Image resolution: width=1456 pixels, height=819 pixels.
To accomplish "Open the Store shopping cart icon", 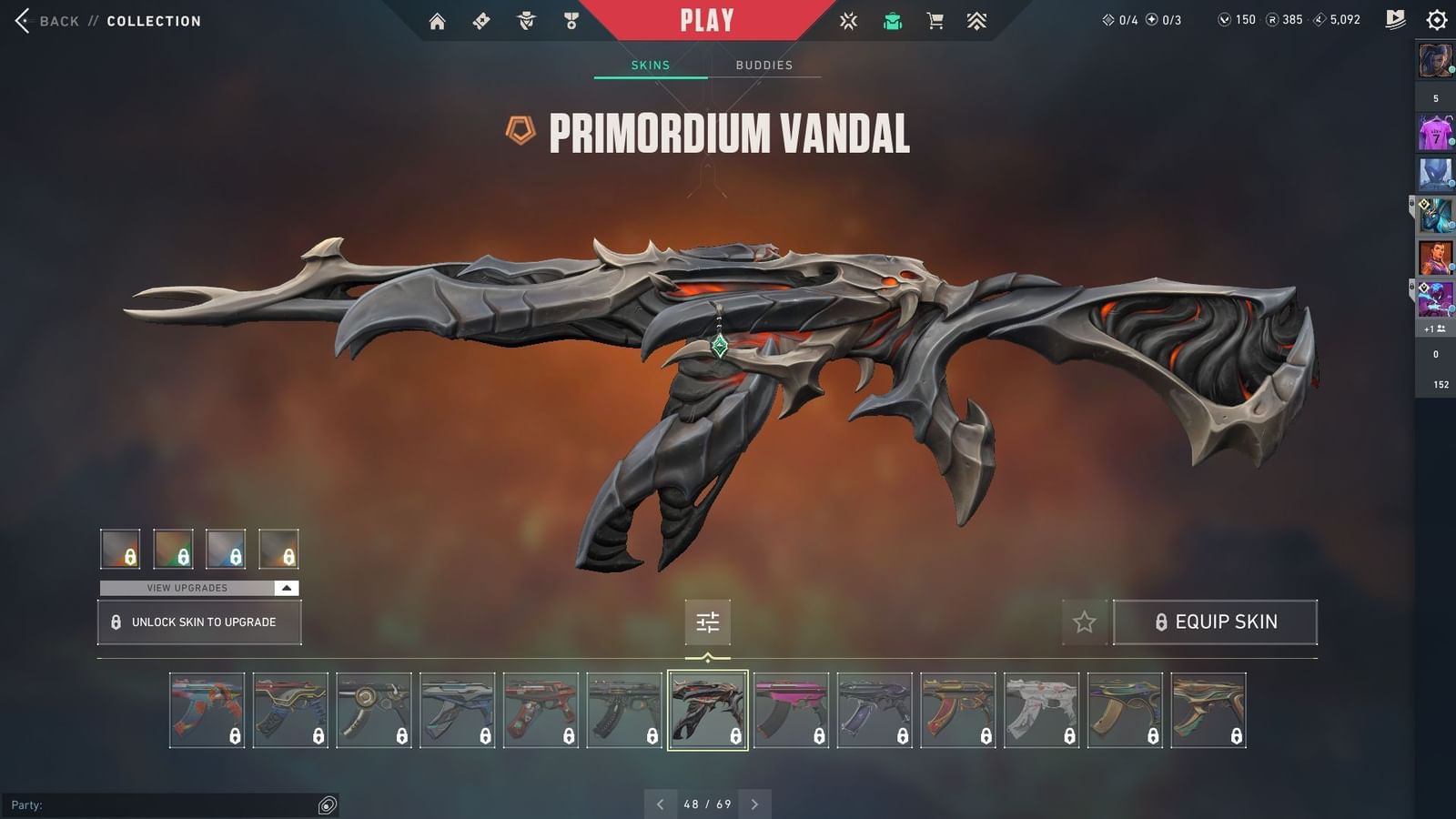I will pos(935,20).
